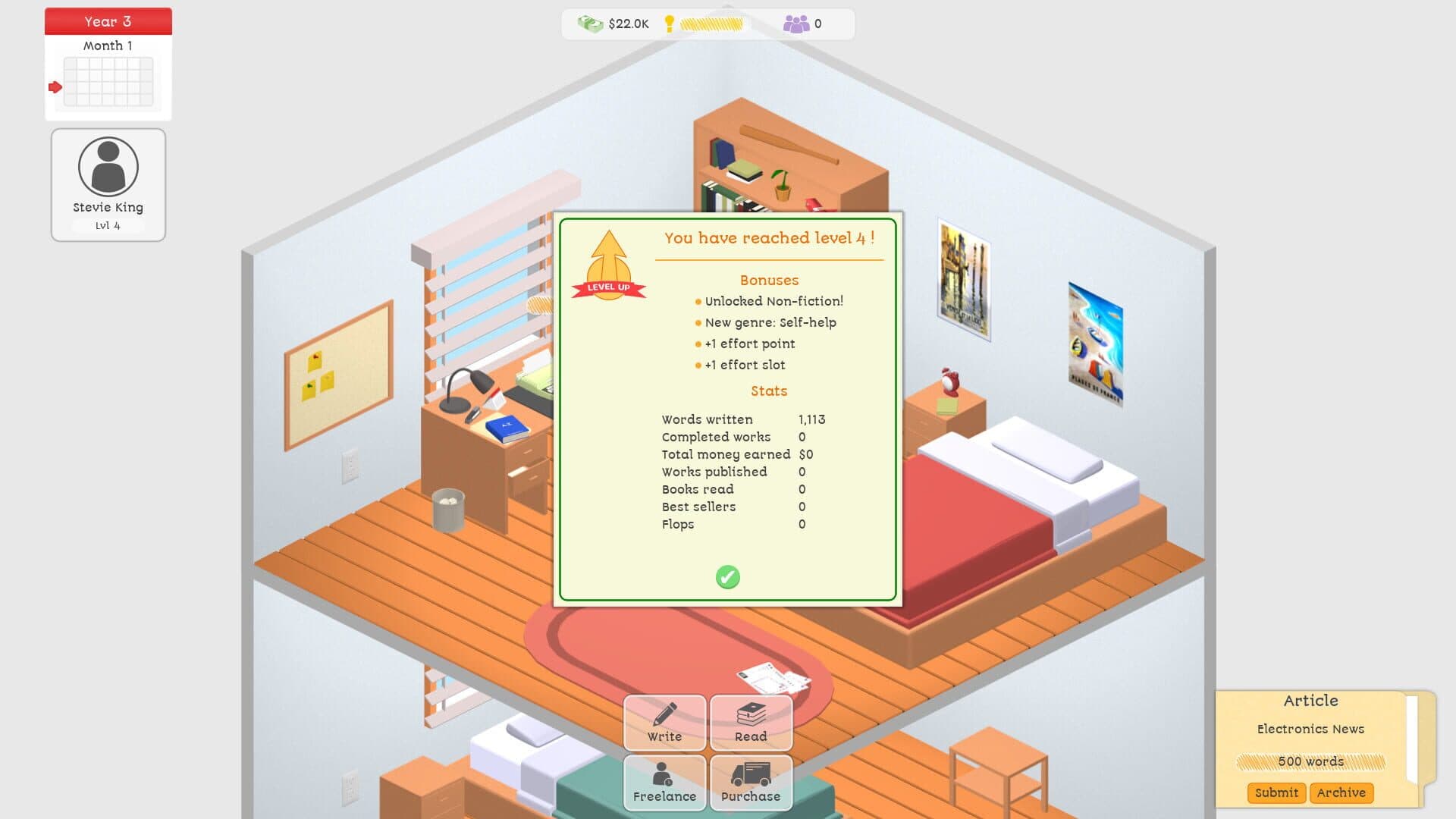1456x819 pixels.
Task: Archive the Electronics News article
Action: click(1341, 792)
